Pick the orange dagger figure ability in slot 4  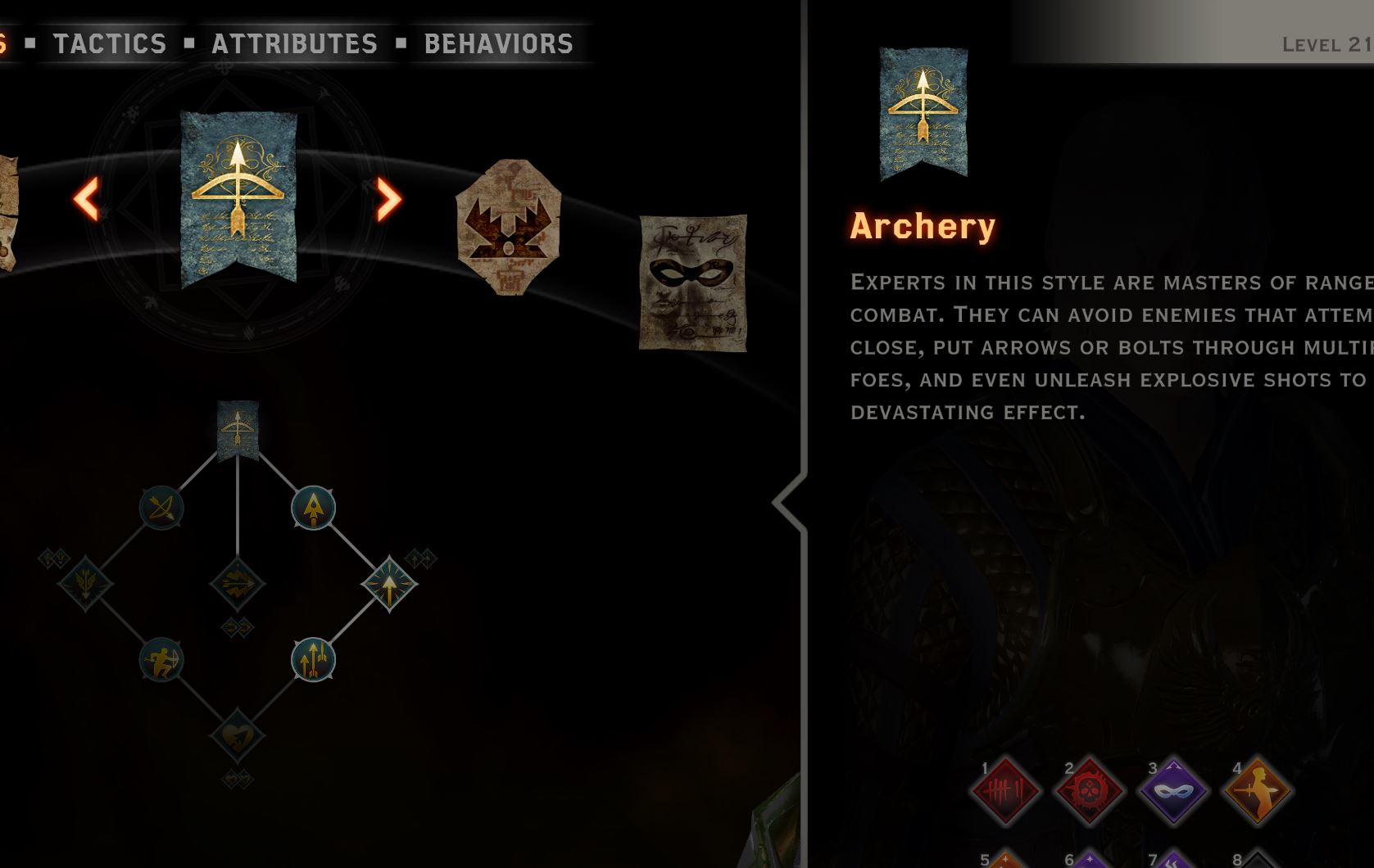point(1257,791)
